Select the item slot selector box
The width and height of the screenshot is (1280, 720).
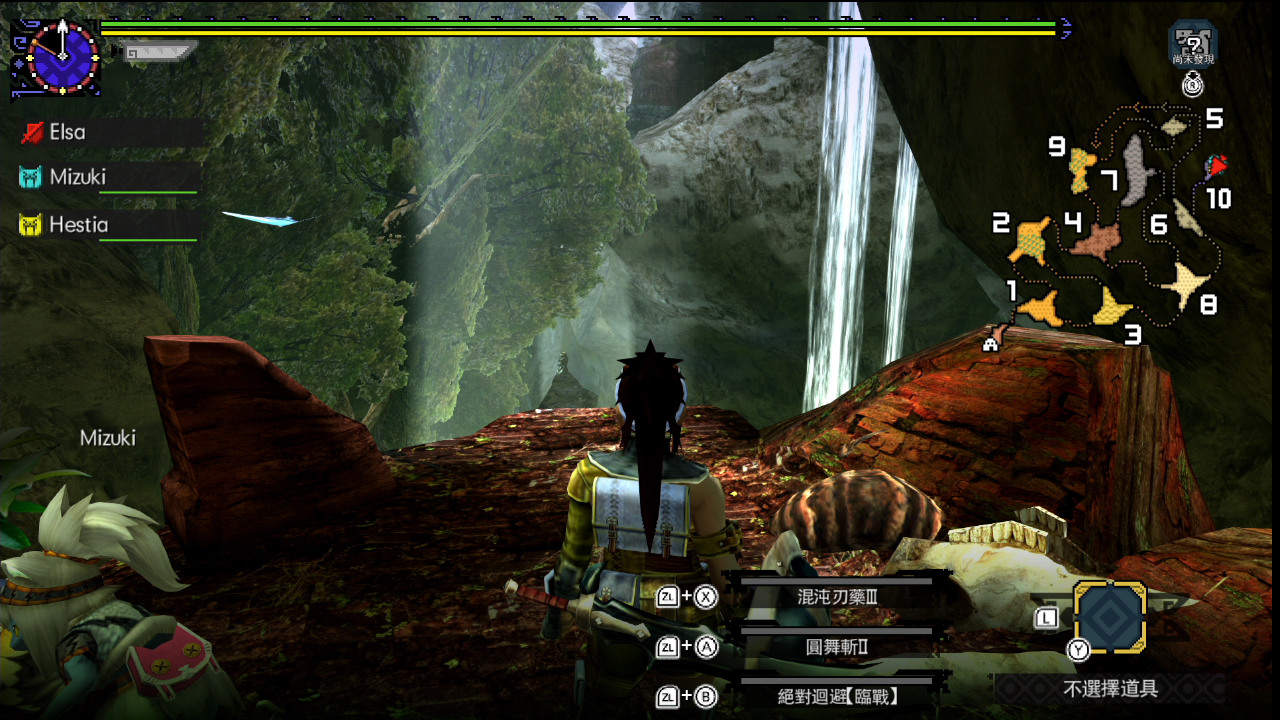[1109, 617]
